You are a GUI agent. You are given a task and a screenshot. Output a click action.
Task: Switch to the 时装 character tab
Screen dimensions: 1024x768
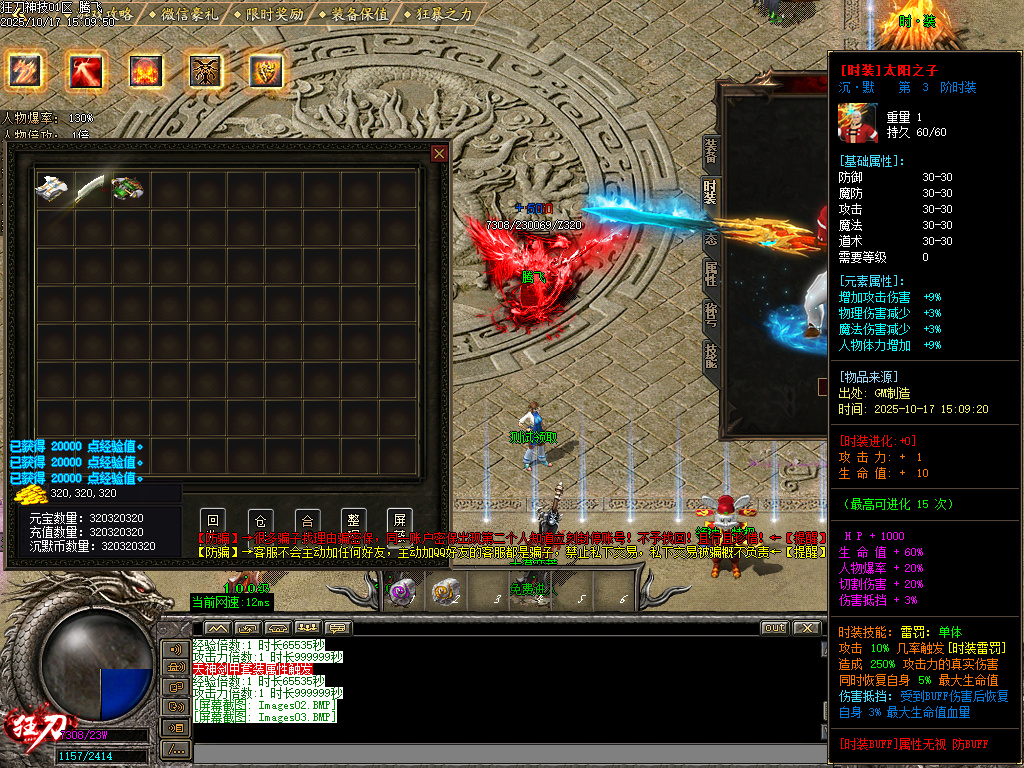pos(710,192)
